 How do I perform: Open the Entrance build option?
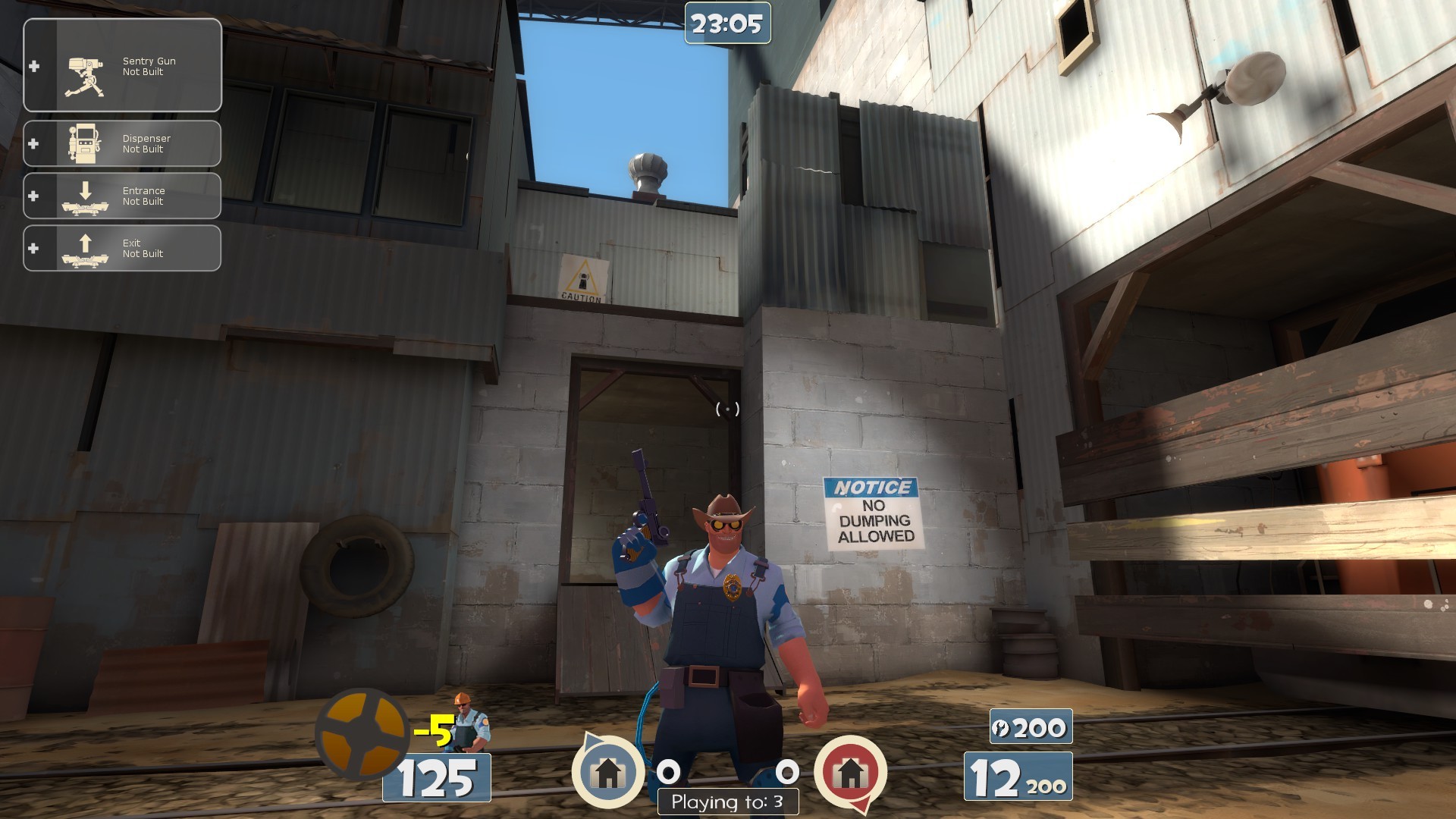[144, 196]
